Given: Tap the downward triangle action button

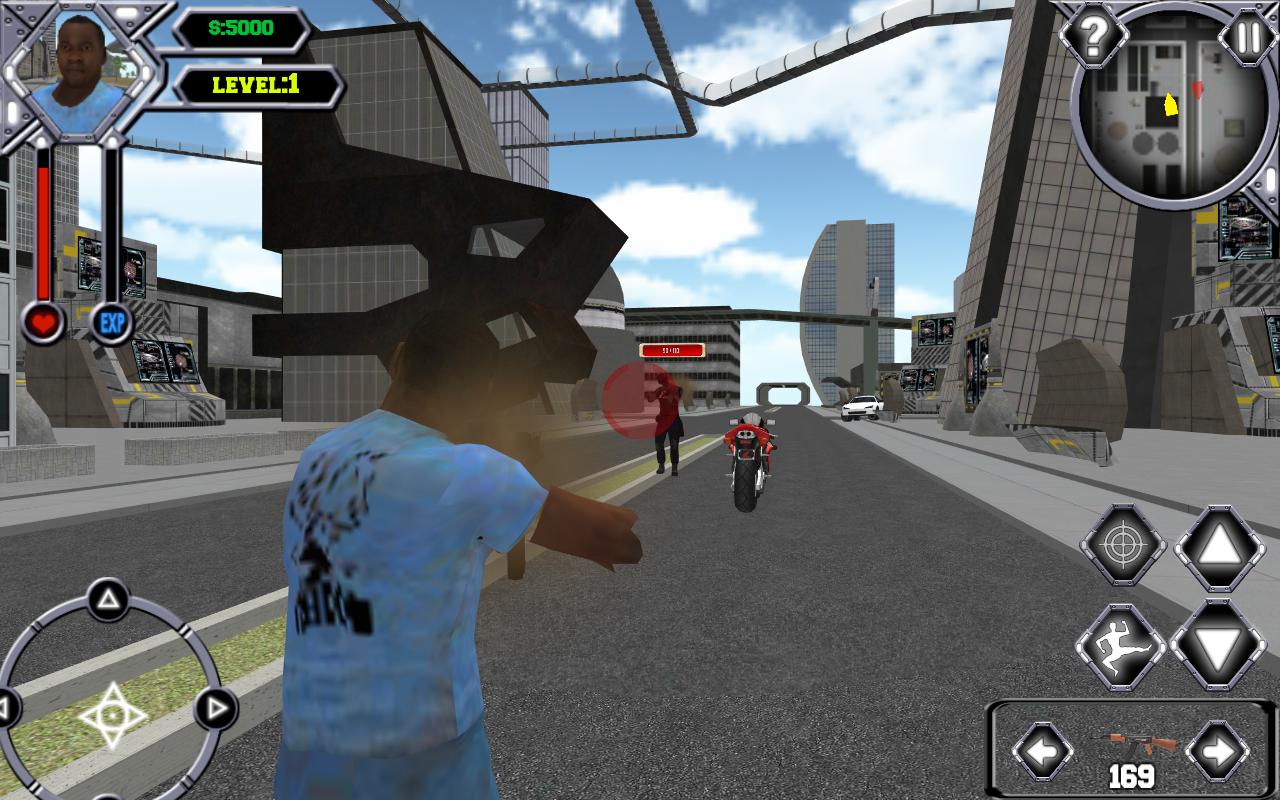Looking at the screenshot, I should [x=1217, y=646].
